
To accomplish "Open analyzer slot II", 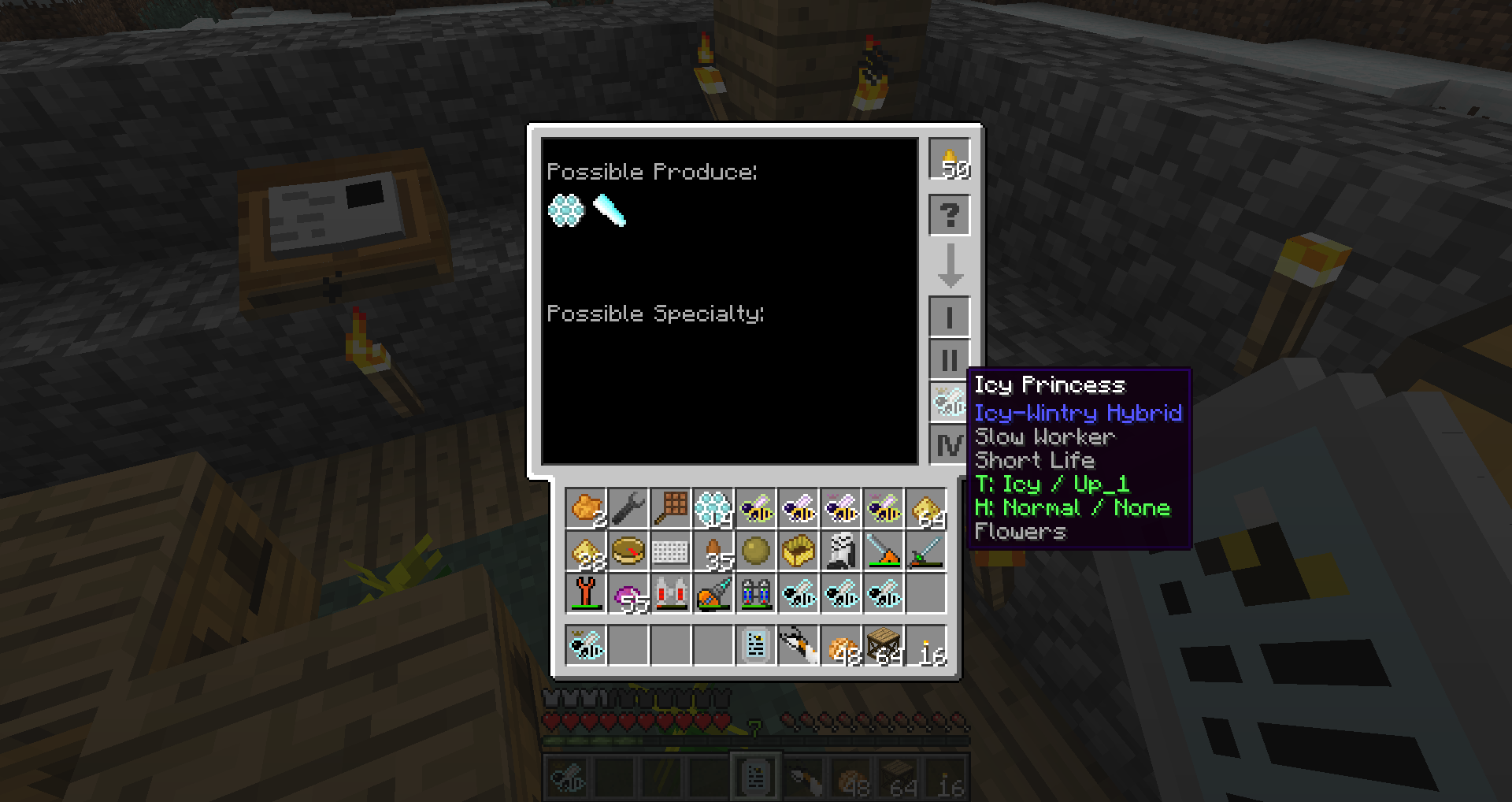I will 950,360.
